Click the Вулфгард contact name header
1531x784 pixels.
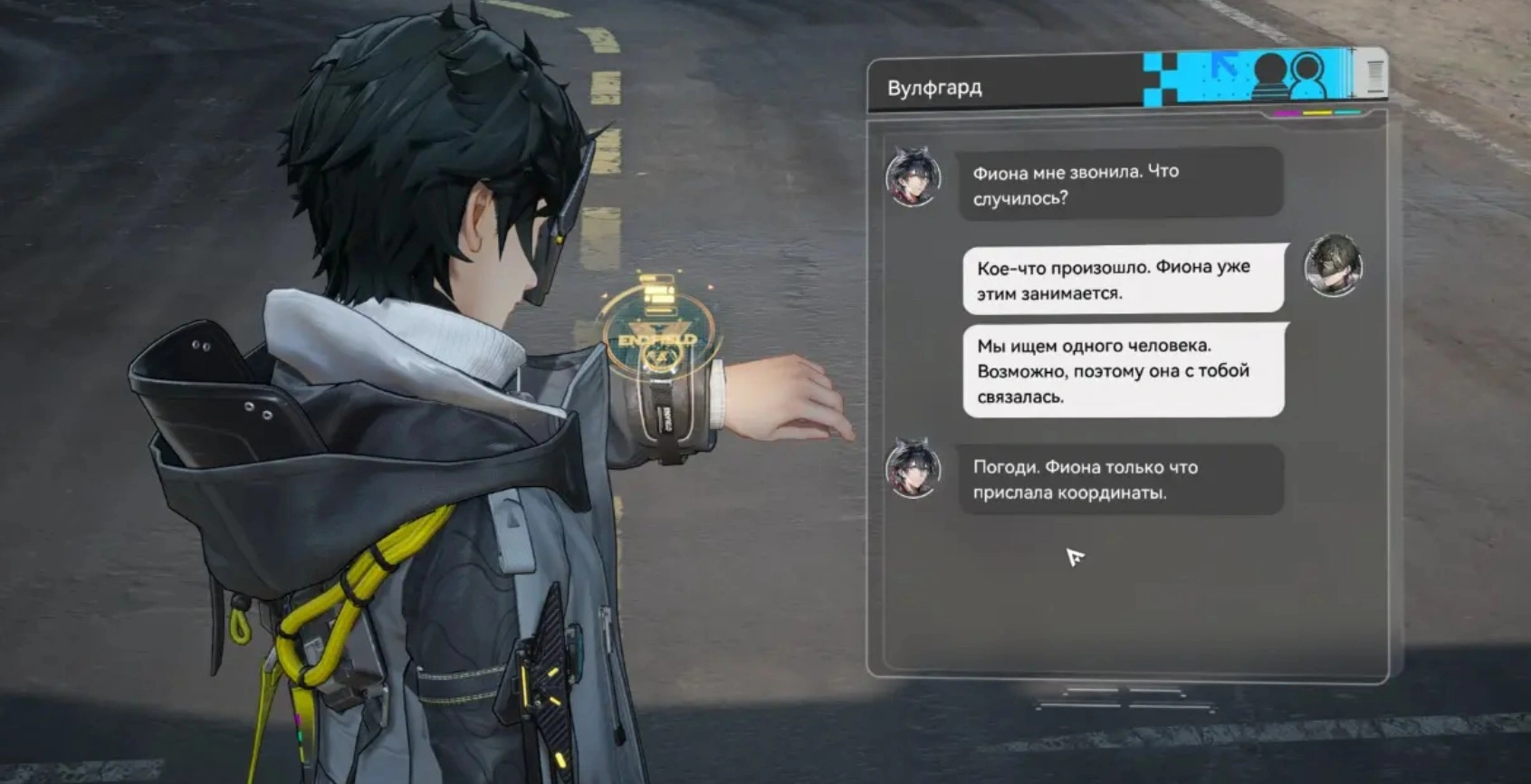(x=934, y=88)
